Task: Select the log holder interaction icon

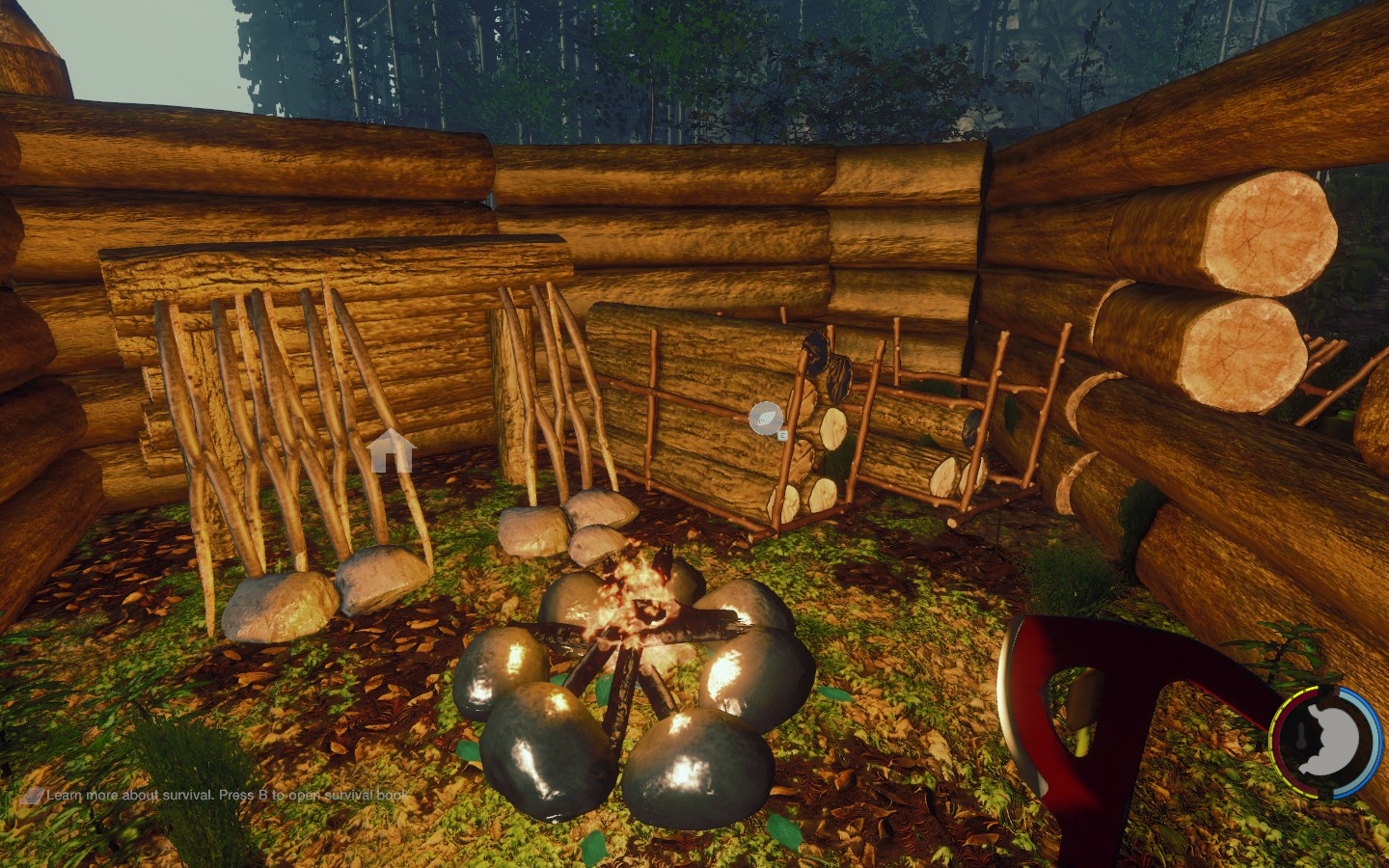Action: (766, 419)
